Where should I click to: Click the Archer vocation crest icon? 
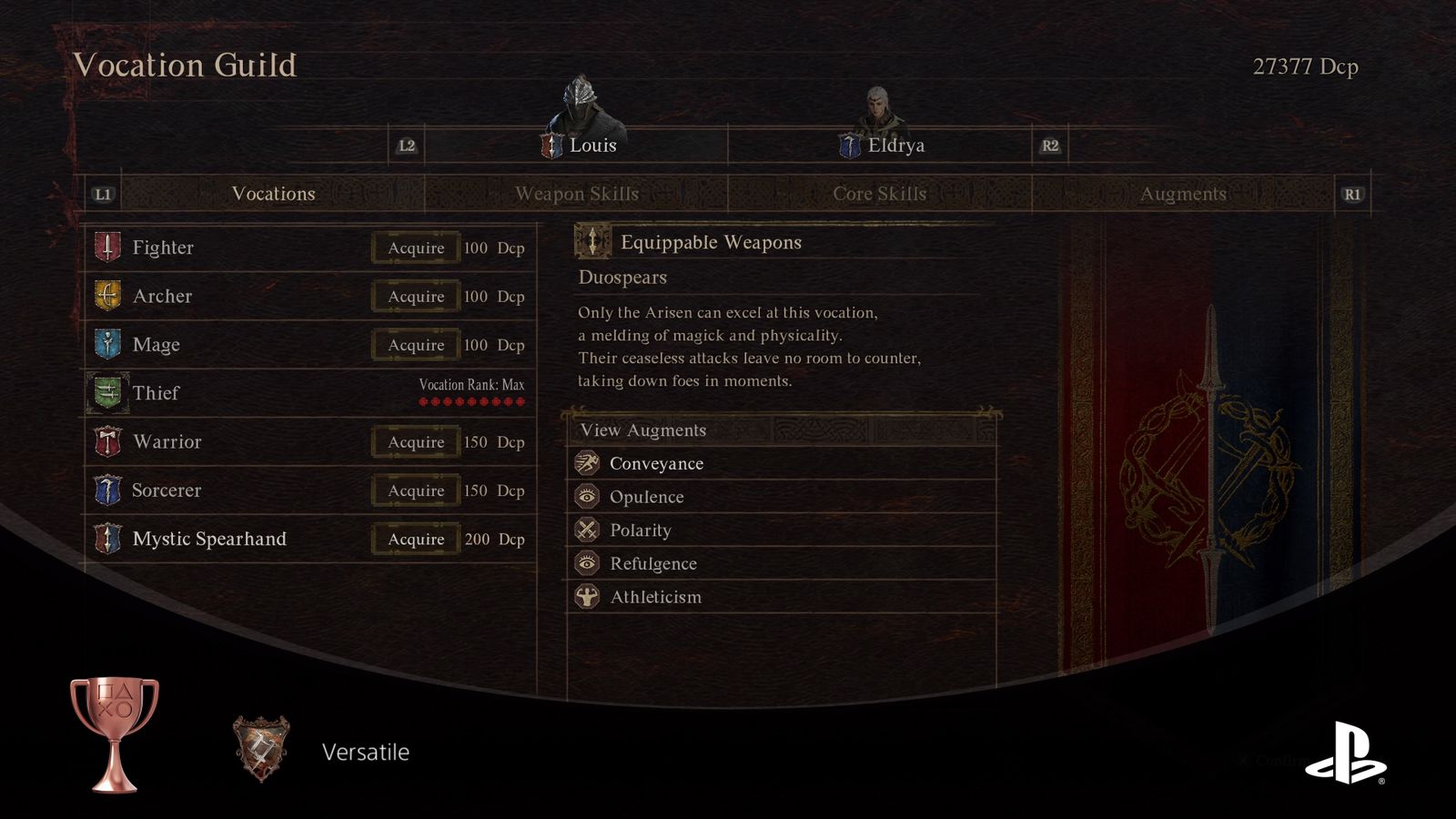107,296
